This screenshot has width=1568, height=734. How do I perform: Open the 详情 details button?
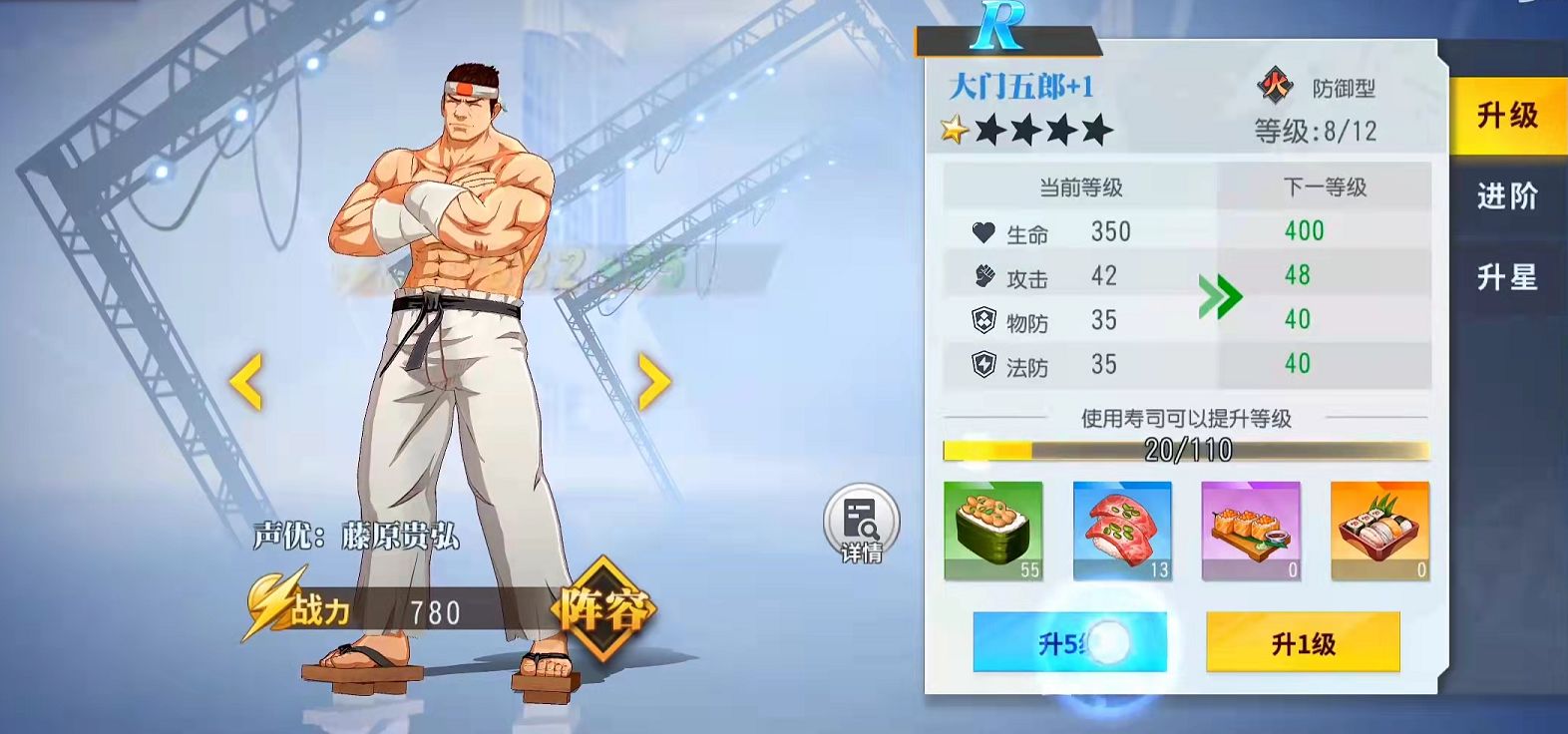(861, 524)
